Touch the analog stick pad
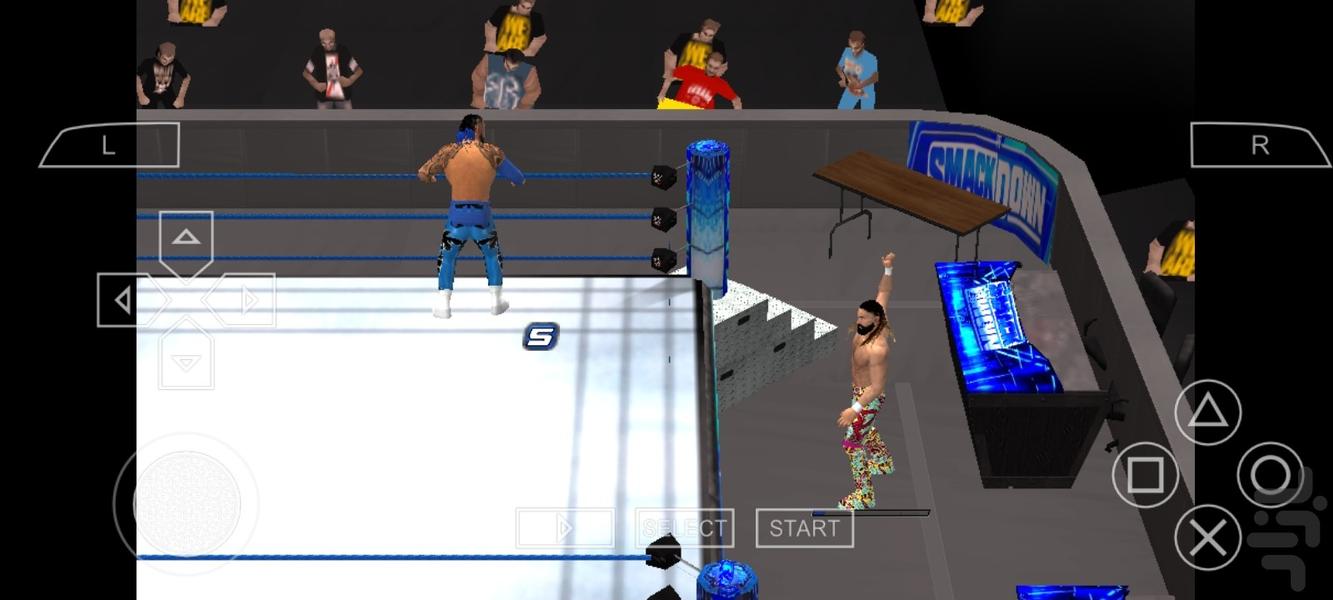The height and width of the screenshot is (600, 1333). point(187,503)
